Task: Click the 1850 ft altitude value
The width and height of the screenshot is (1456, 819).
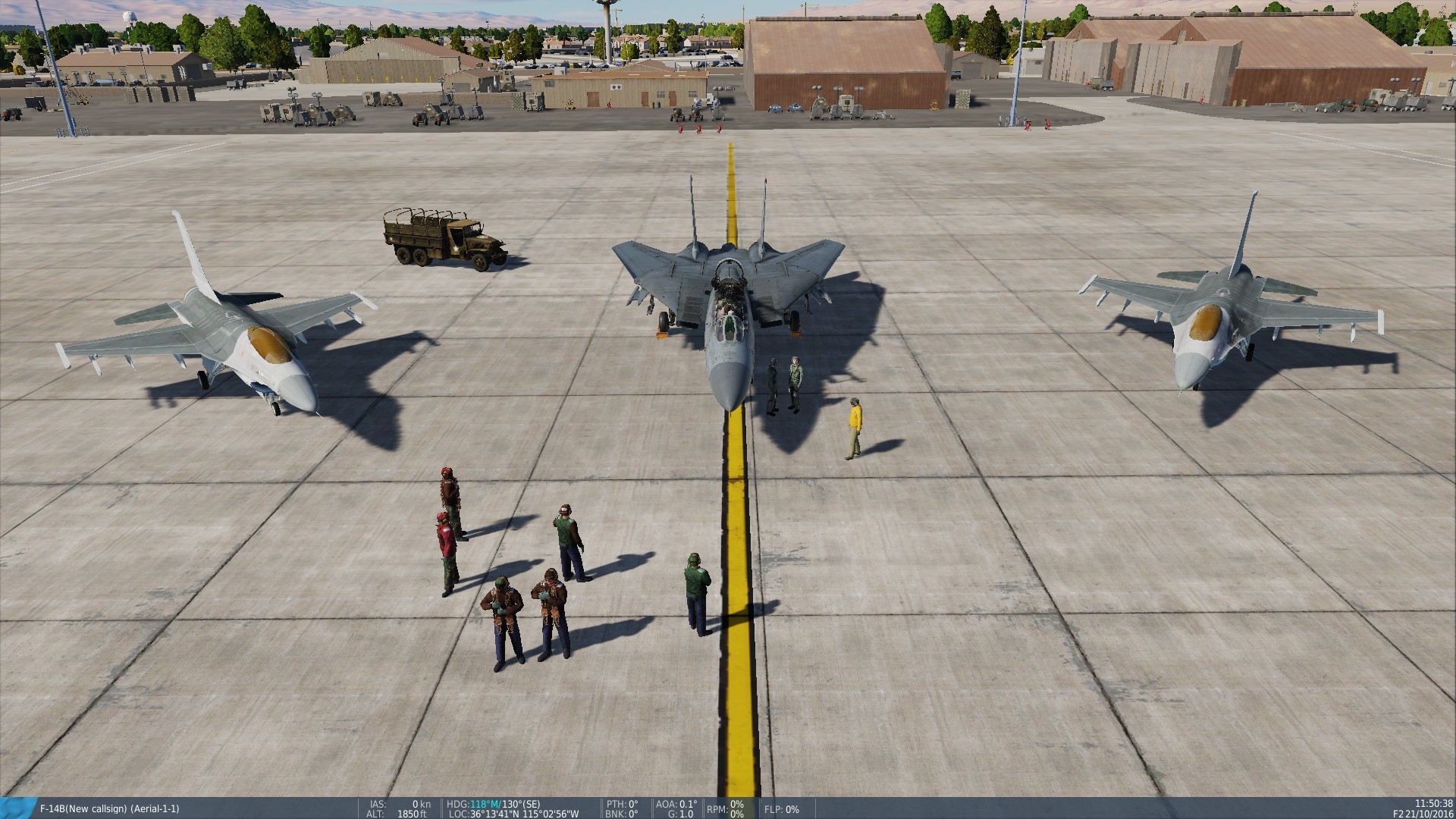Action: click(413, 814)
